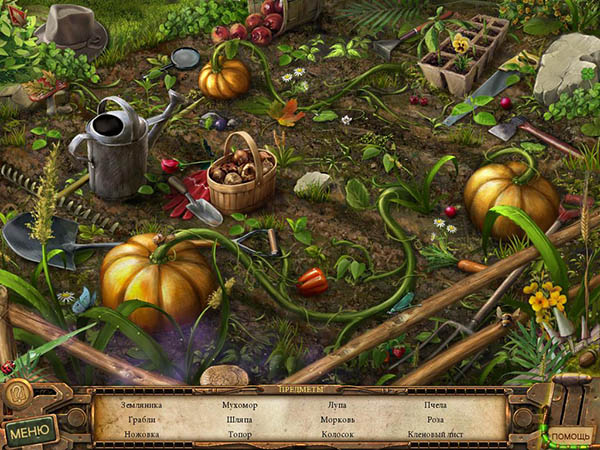Select Шляпа in the item list

click(239, 419)
